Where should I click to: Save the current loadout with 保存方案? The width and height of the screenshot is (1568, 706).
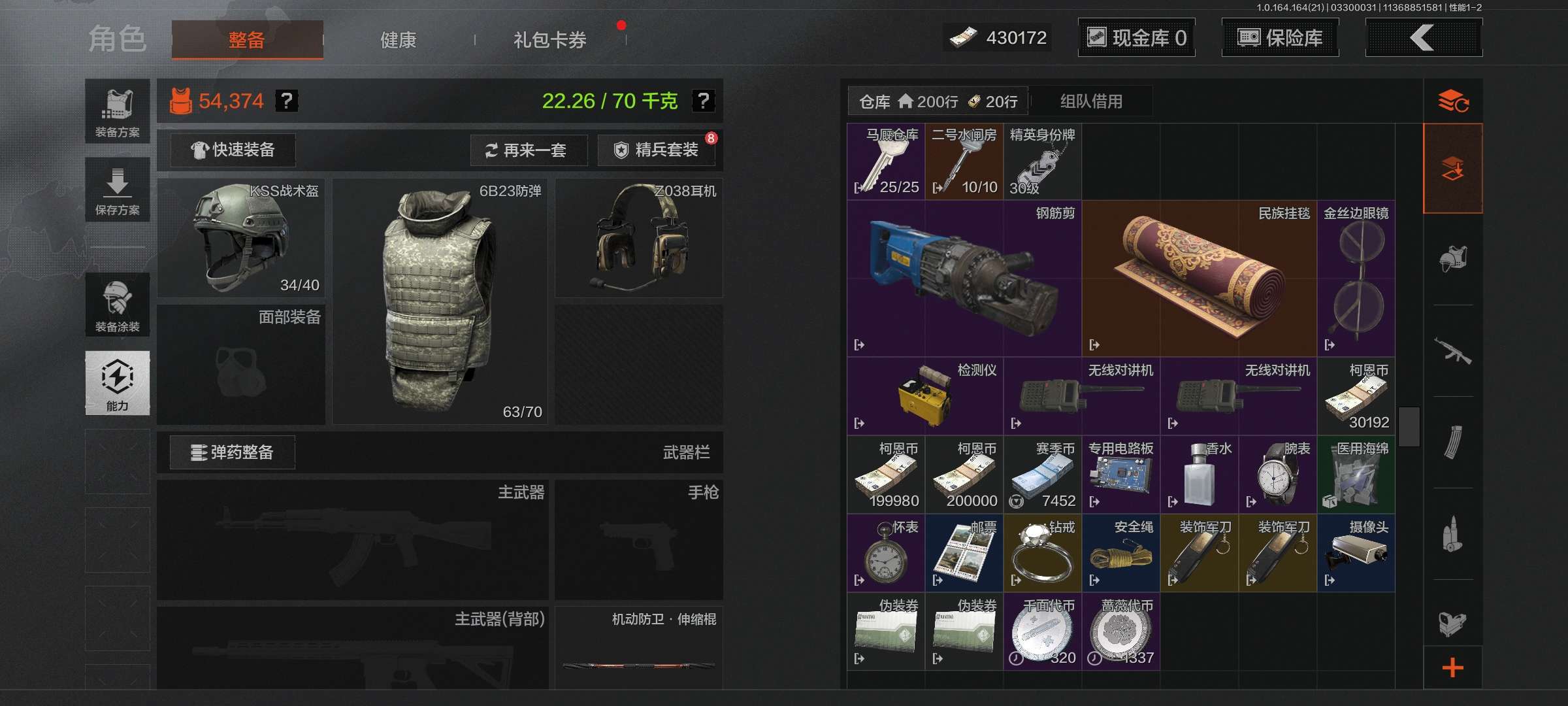coord(118,190)
